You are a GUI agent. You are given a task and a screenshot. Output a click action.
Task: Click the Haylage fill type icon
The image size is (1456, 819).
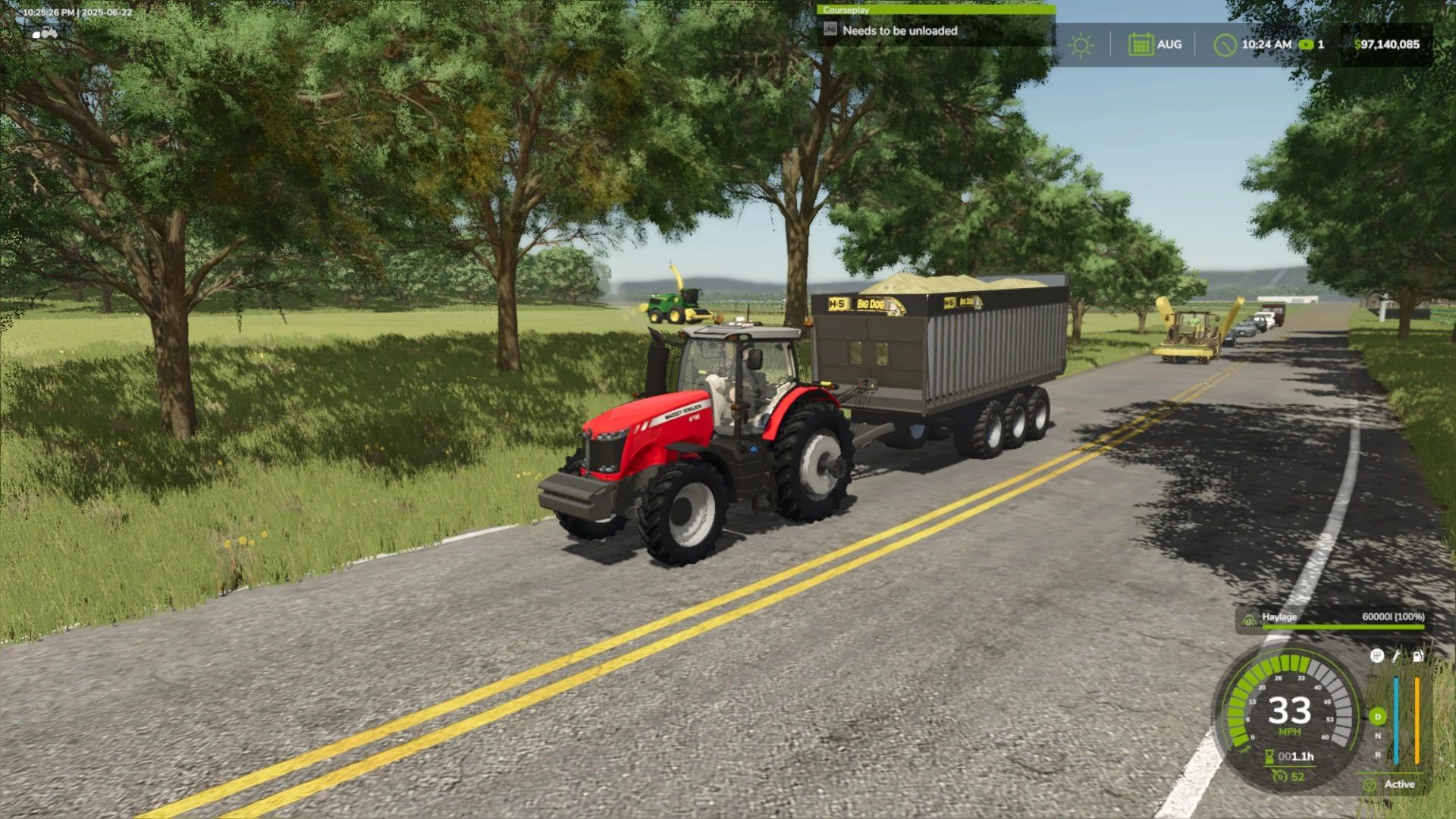pos(1248,619)
